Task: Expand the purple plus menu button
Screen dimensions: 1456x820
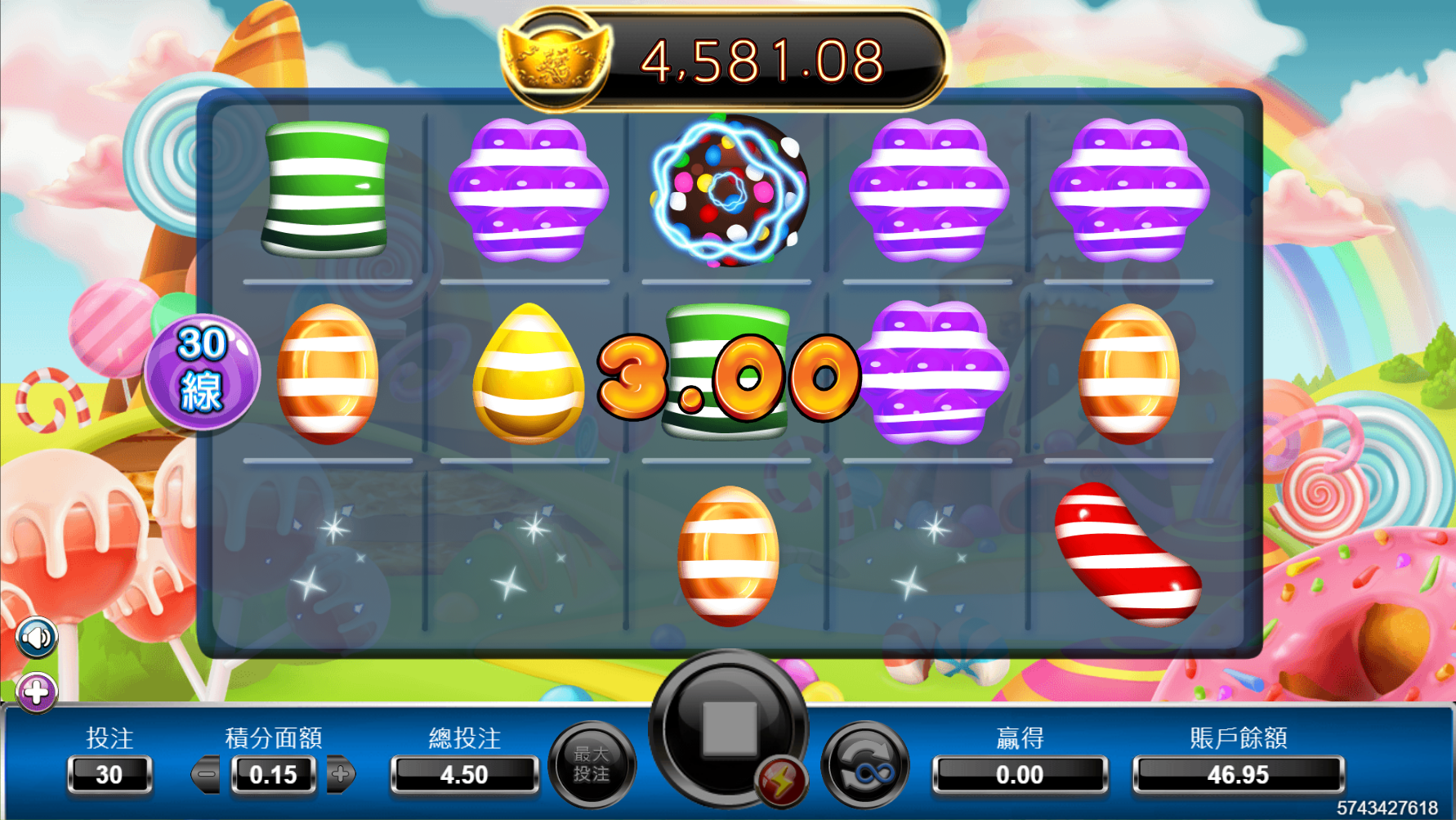Action: (36, 692)
